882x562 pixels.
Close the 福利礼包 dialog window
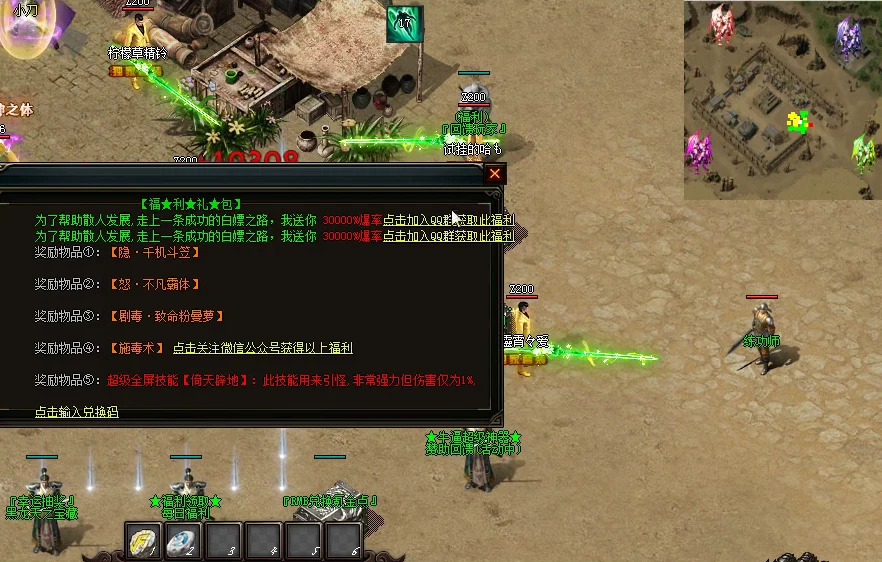coord(495,174)
